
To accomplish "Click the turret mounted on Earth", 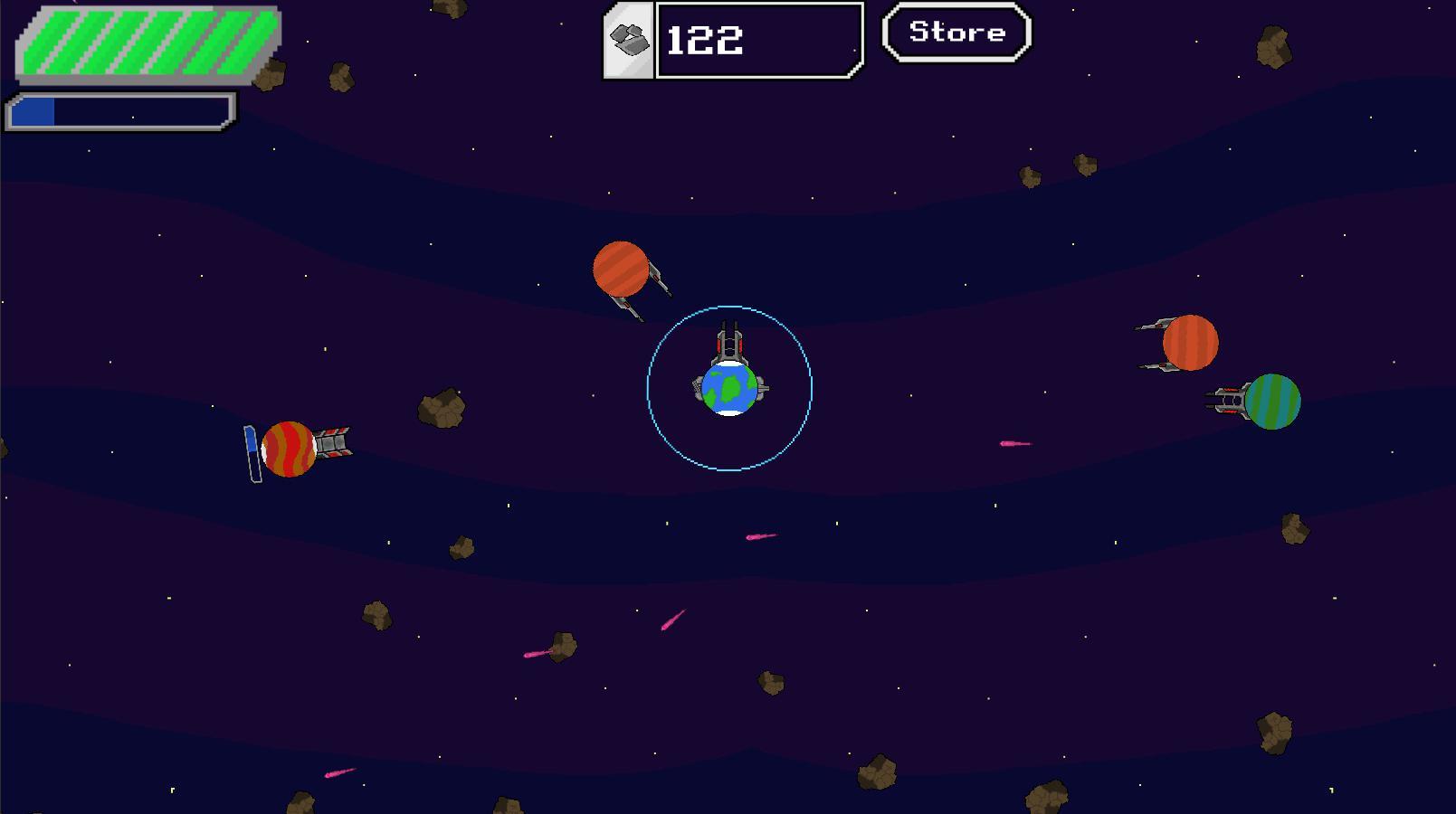I will [x=729, y=346].
